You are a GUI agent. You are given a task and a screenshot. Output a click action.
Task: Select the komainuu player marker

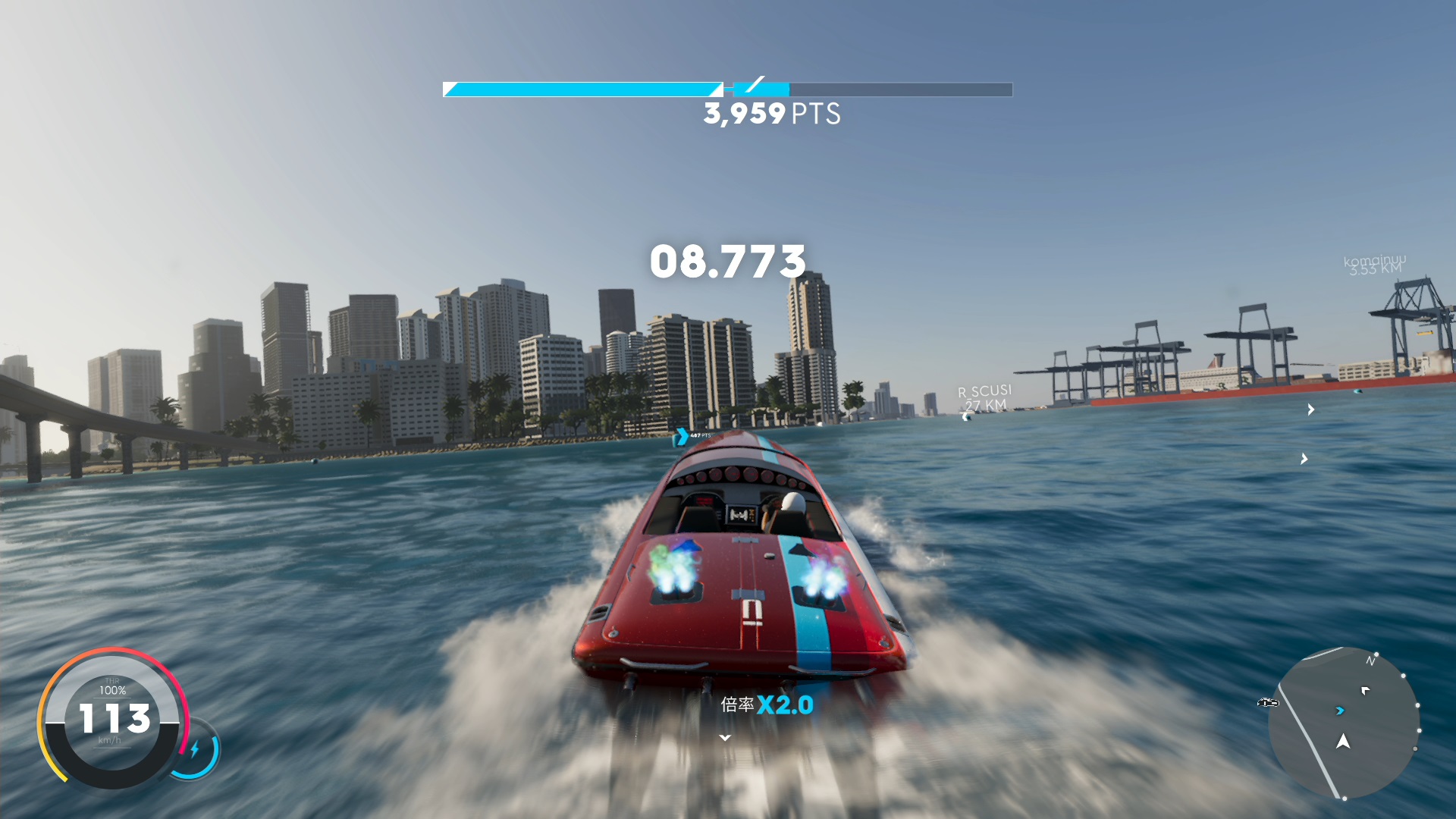pos(1374,265)
